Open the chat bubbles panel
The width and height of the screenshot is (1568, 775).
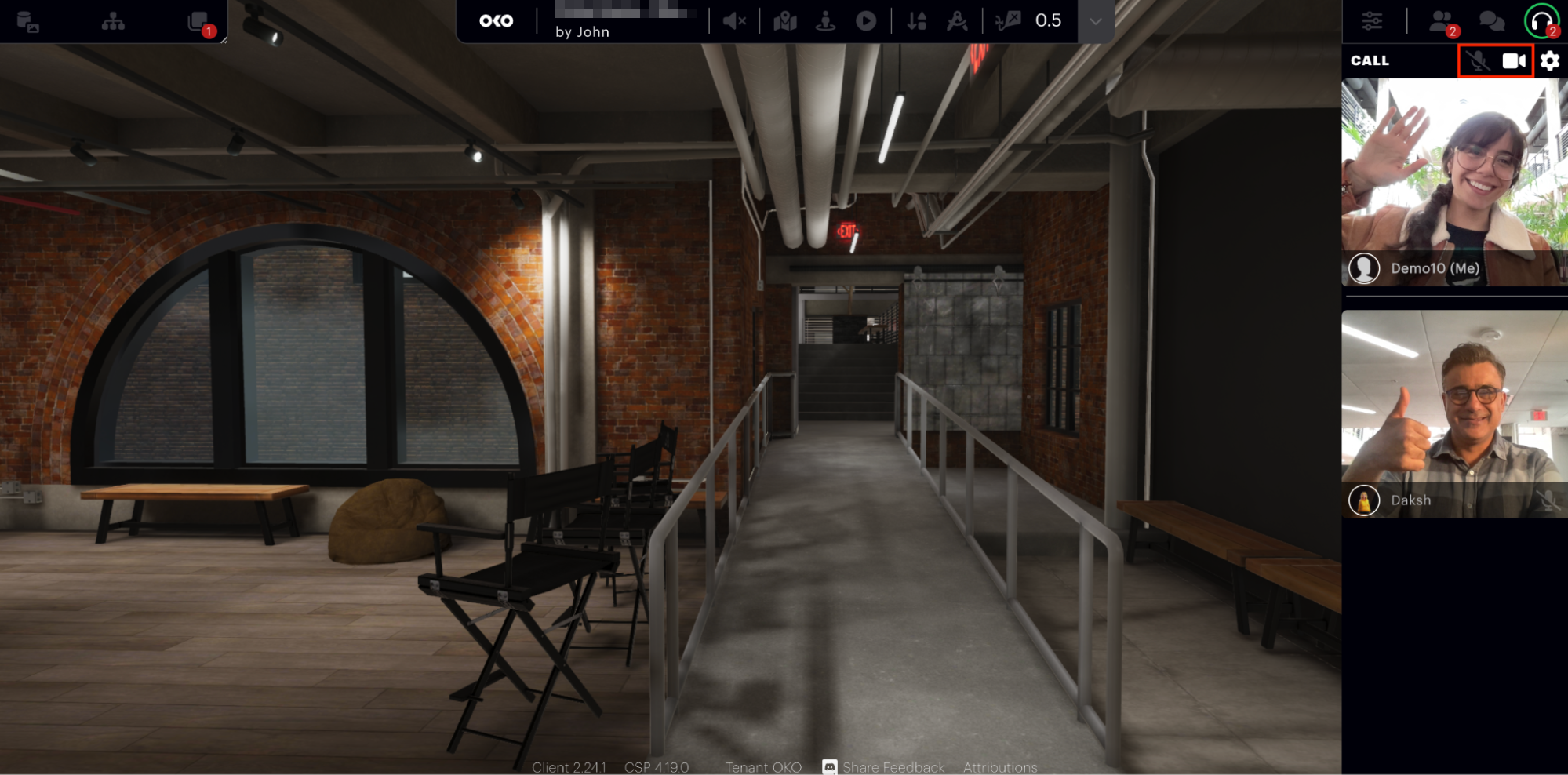(x=1491, y=21)
